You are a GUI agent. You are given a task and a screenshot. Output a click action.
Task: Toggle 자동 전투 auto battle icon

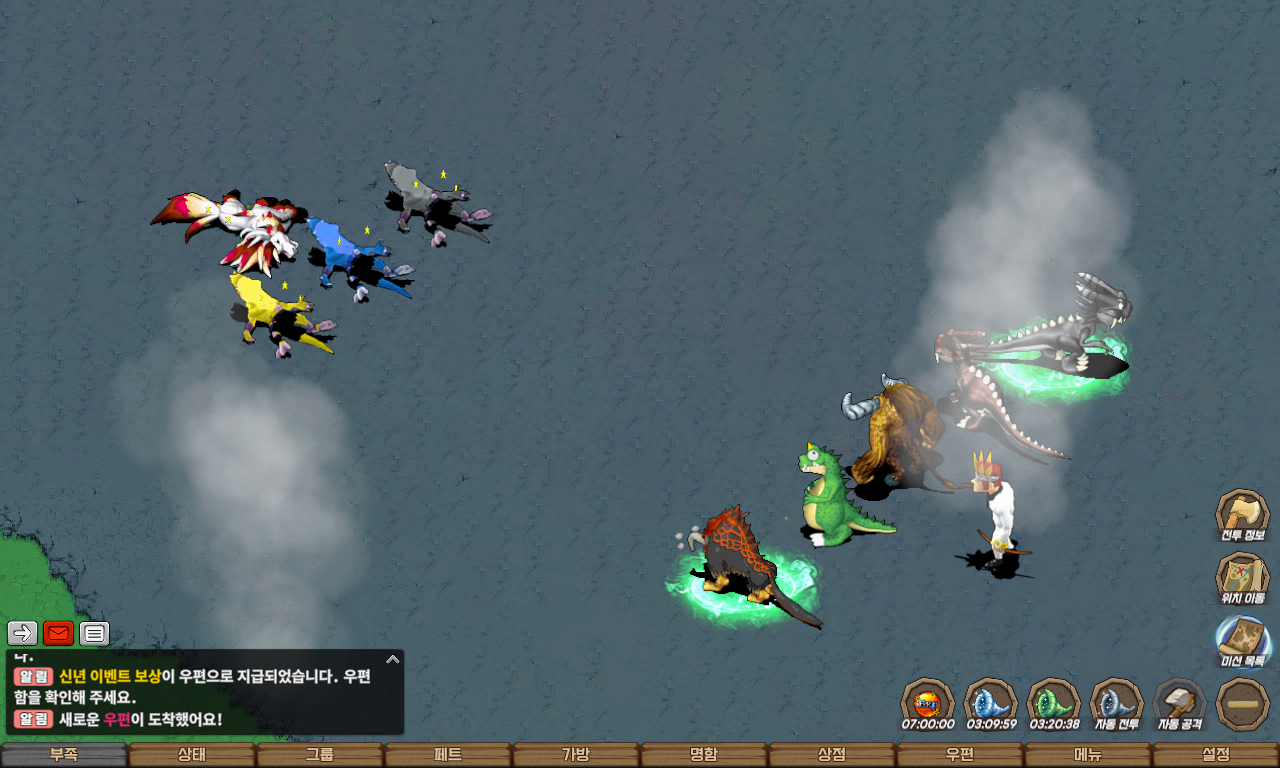1116,703
